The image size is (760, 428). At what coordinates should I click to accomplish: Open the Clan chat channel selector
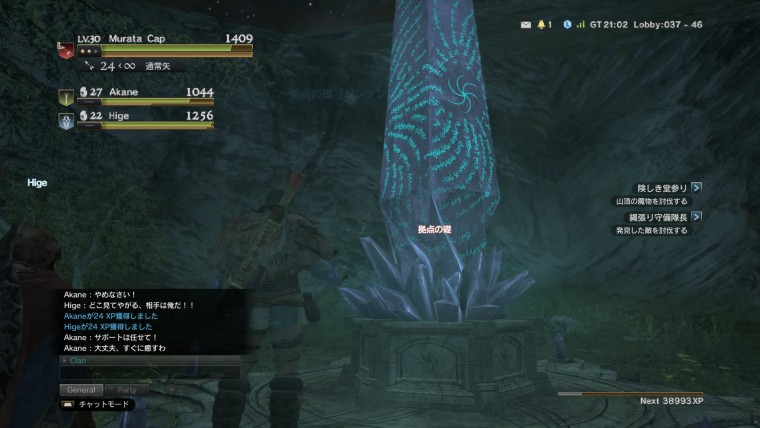click(76, 360)
